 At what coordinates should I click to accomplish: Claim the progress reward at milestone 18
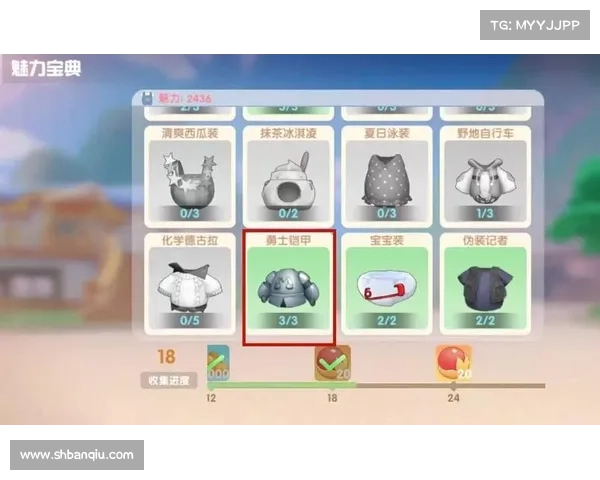tap(330, 362)
